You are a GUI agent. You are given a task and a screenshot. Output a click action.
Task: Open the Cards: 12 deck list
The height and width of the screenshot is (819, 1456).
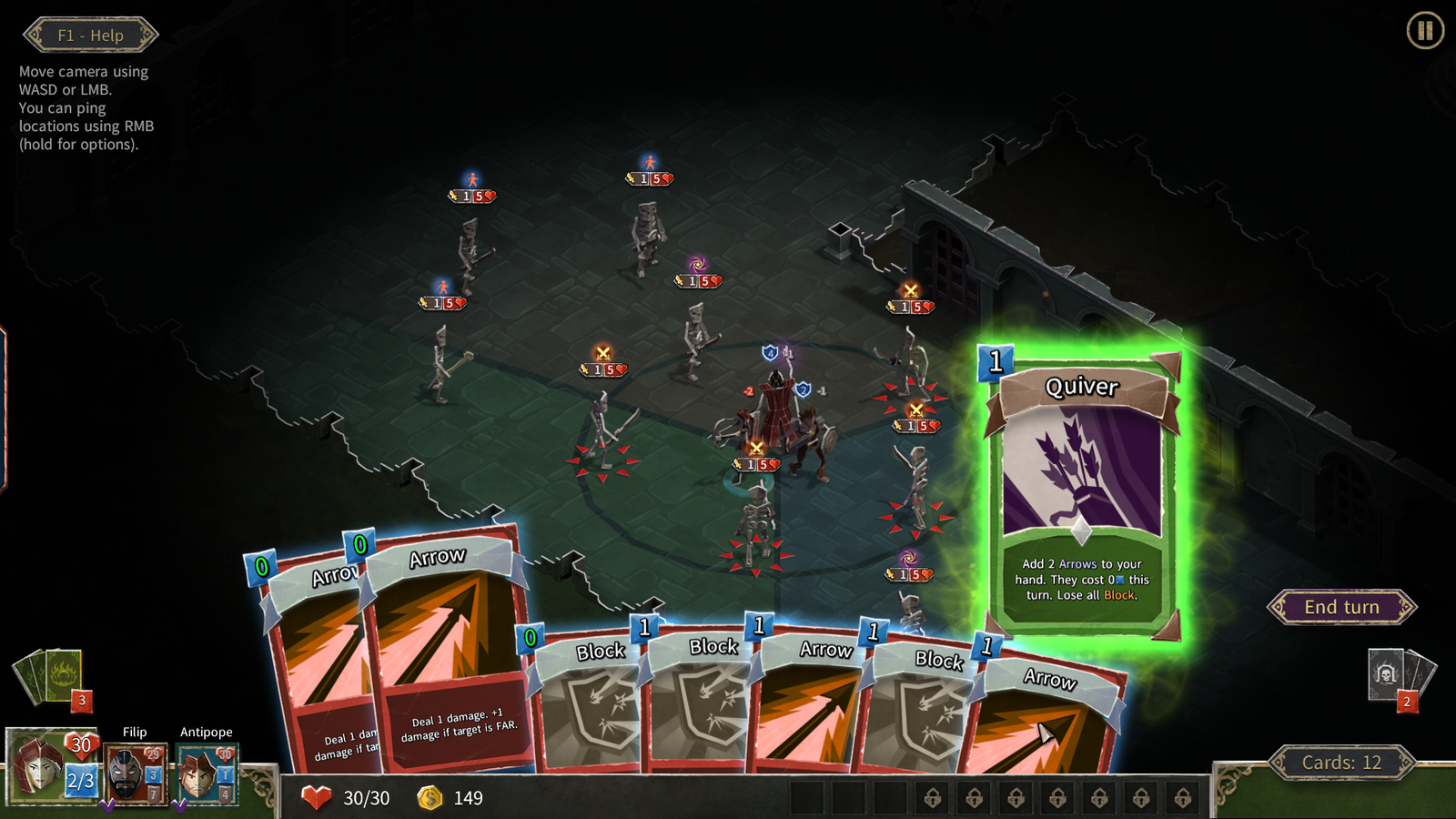tap(1341, 763)
